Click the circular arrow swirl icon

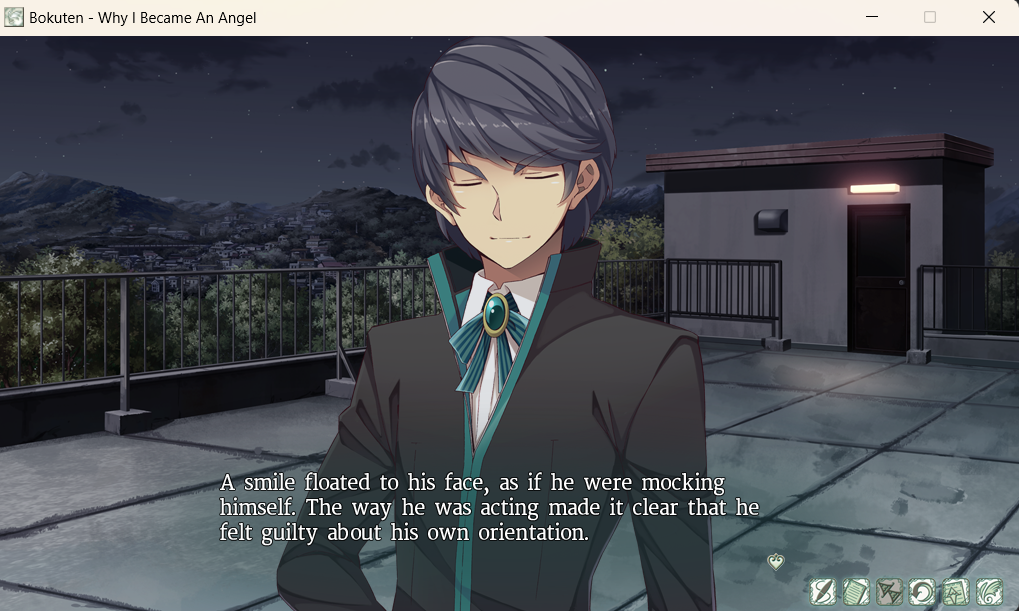pyautogui.click(x=922, y=591)
